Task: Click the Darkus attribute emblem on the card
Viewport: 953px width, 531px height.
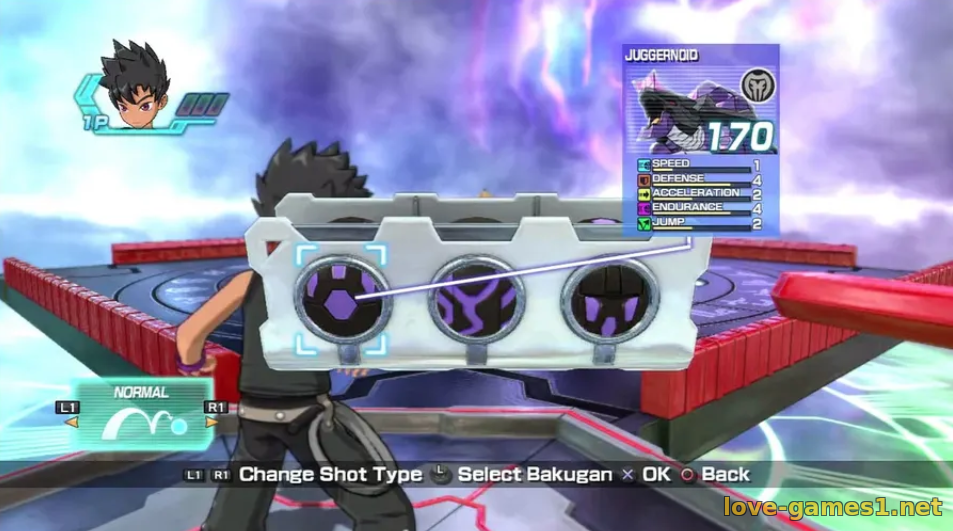Action: point(756,83)
